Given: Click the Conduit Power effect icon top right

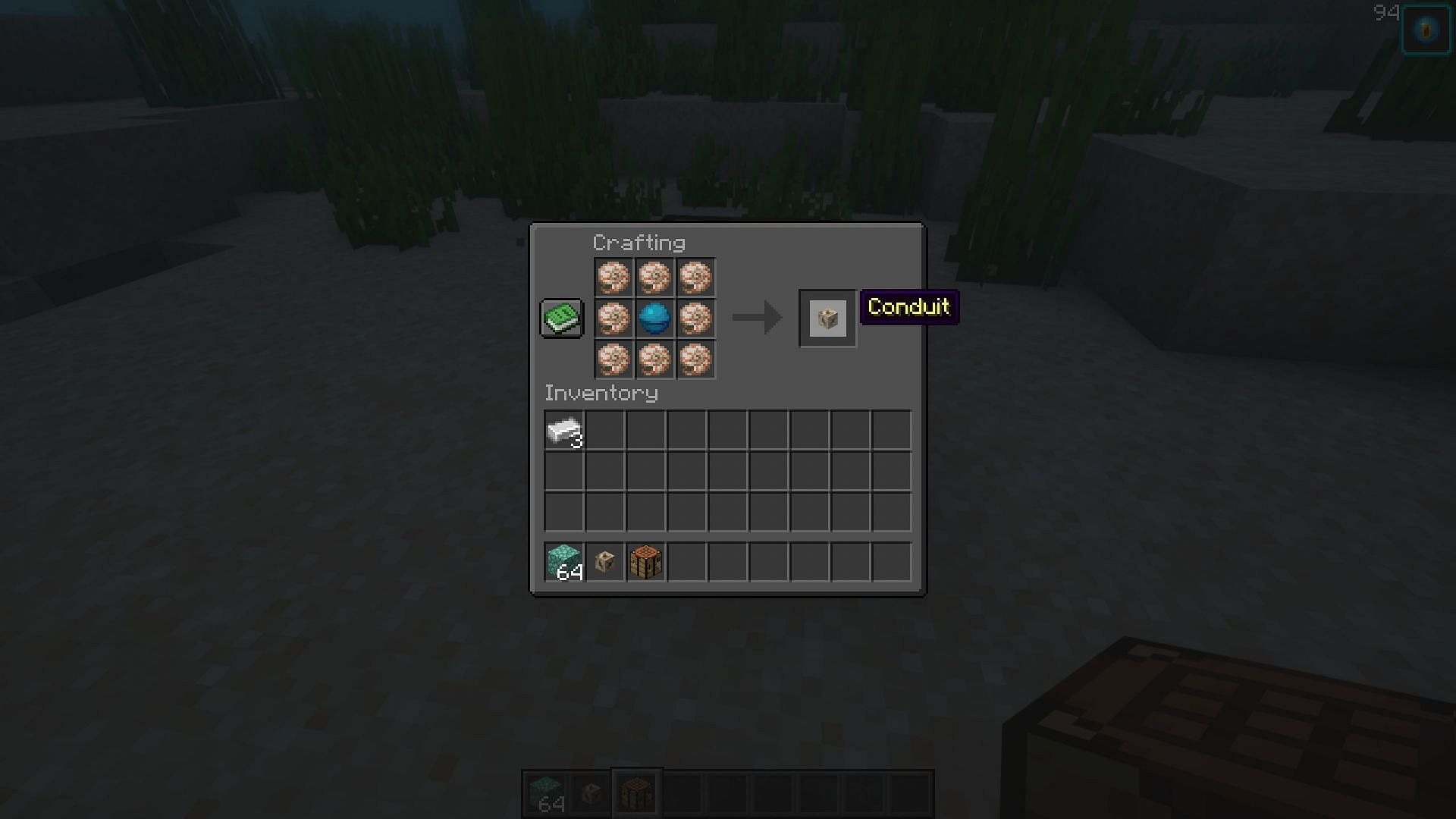Looking at the screenshot, I should point(1426,29).
